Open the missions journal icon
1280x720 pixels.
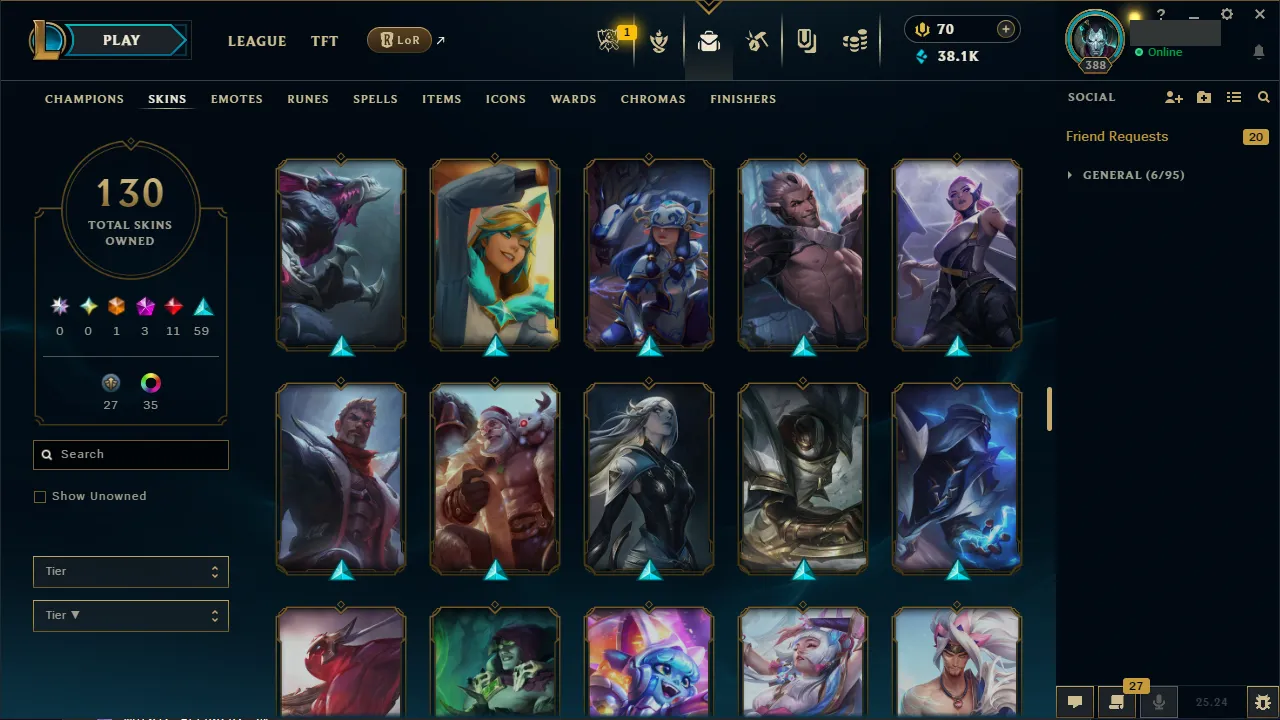[1117, 703]
